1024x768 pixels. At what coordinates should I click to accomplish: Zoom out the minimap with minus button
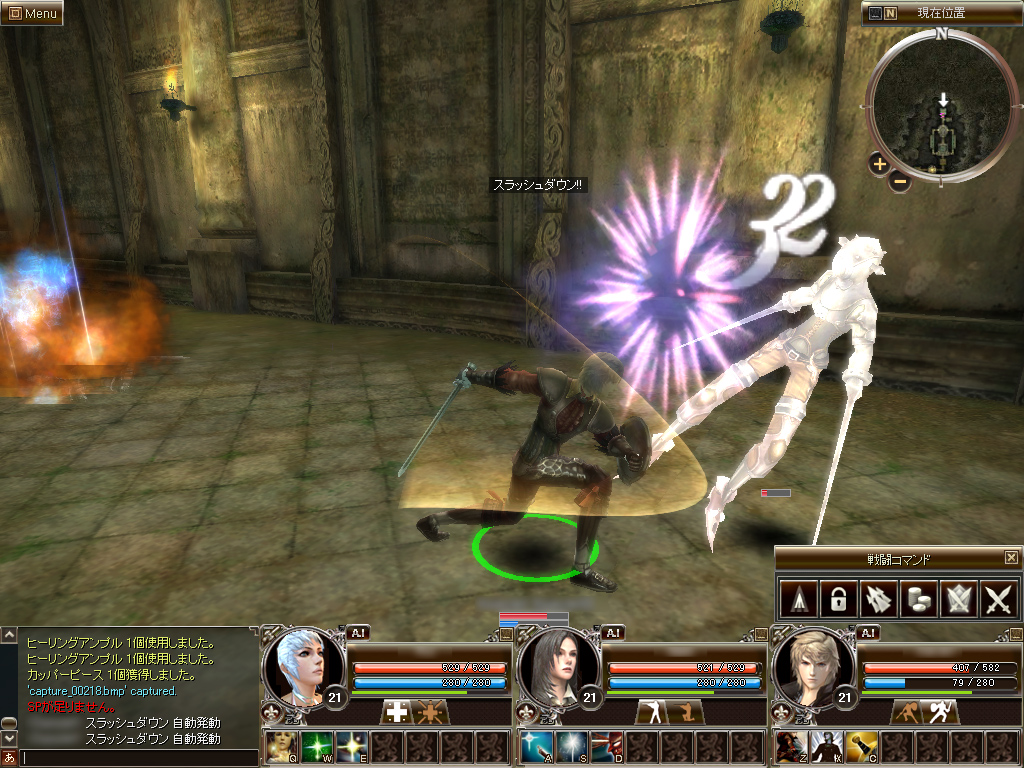coord(900,181)
